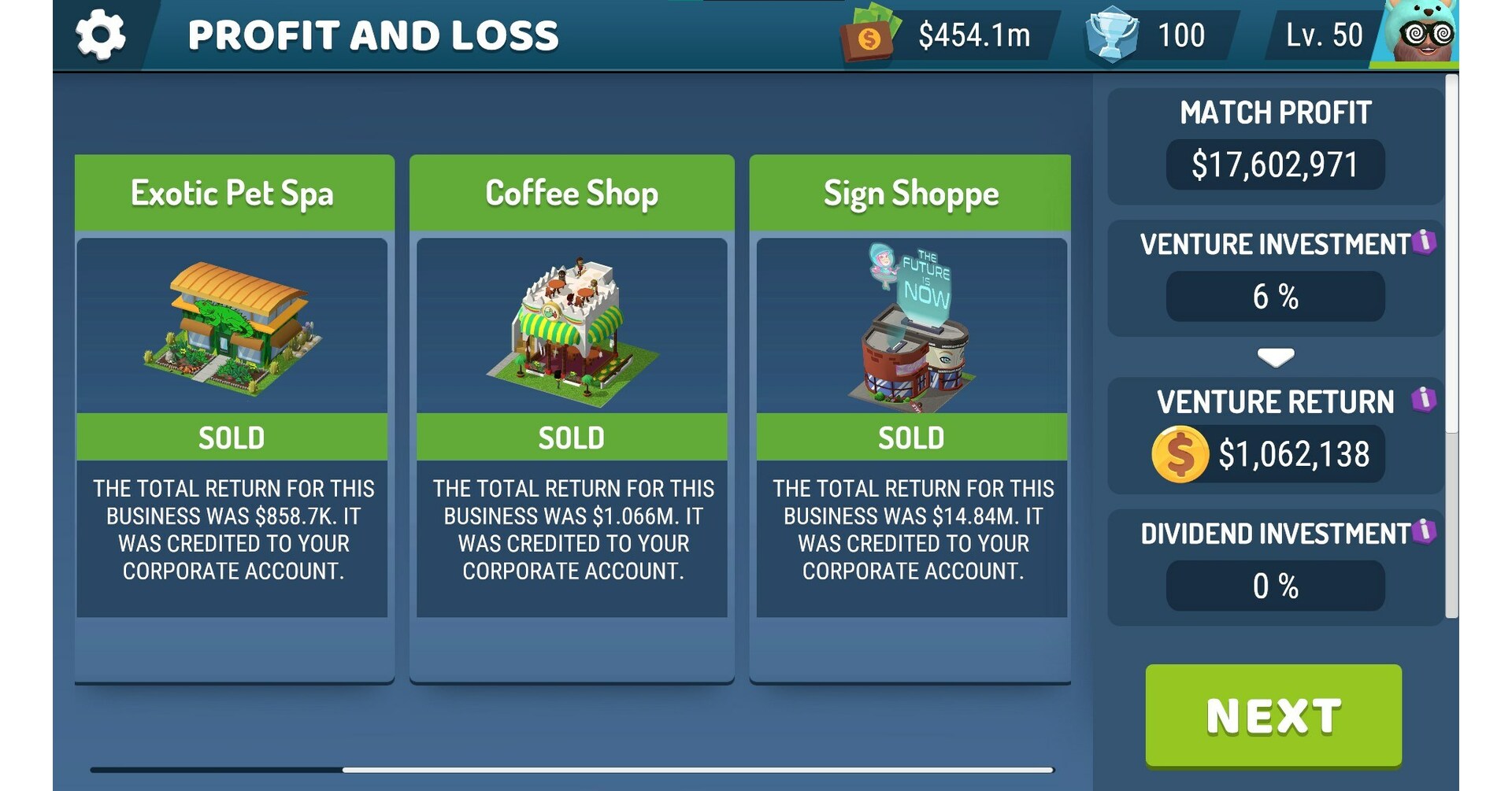The width and height of the screenshot is (1512, 791).
Task: Open the 0 % dividend value box
Action: click(1276, 585)
